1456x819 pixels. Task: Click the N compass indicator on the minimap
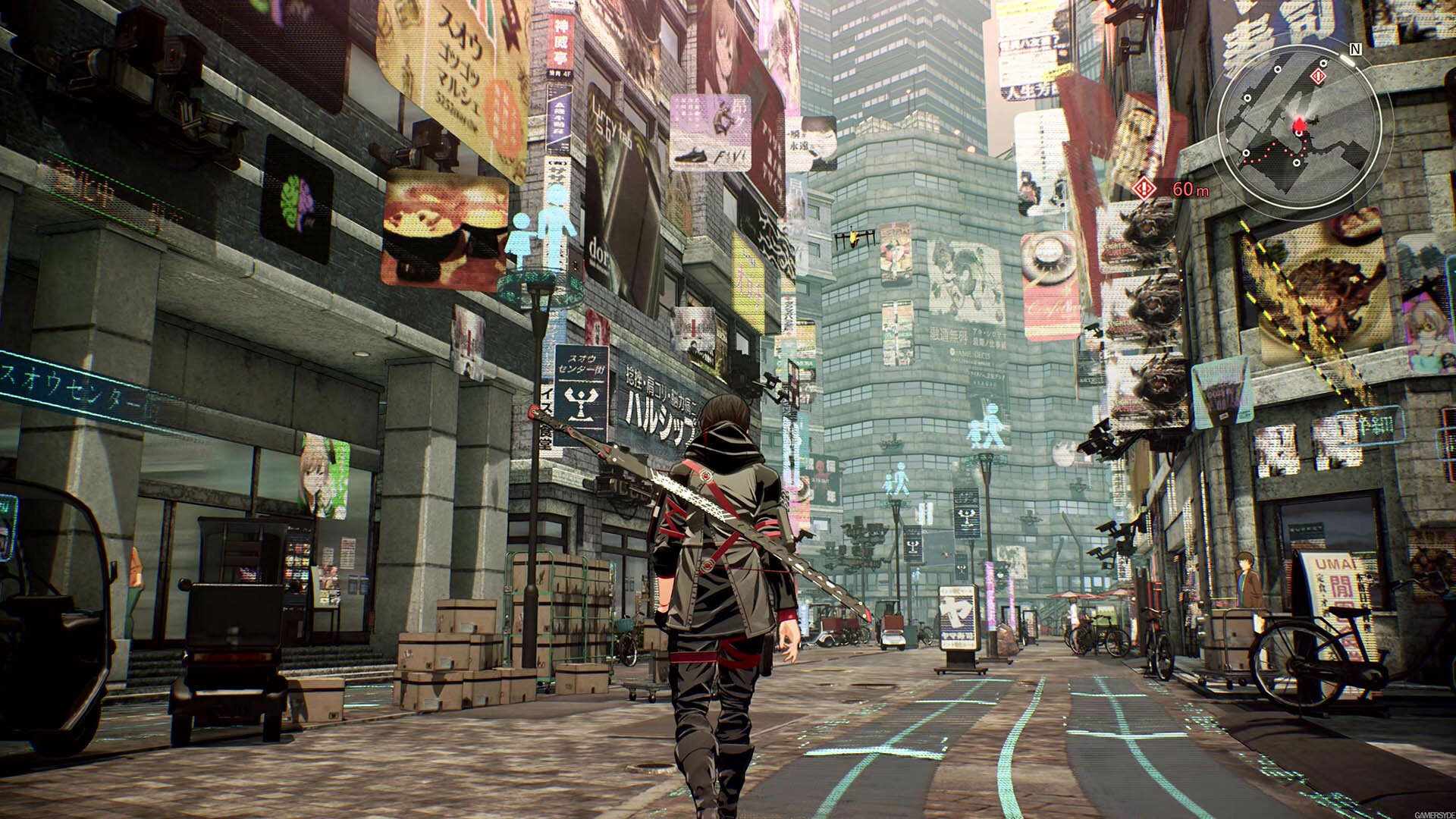[1355, 49]
